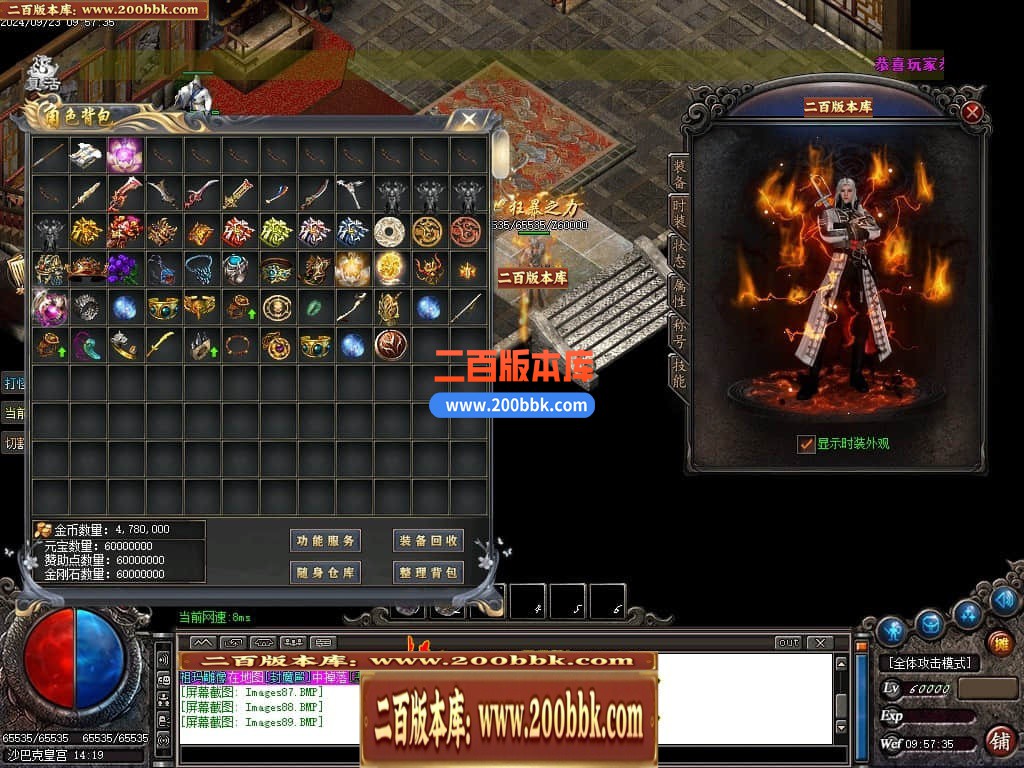Close the character panel with red X

point(971,112)
